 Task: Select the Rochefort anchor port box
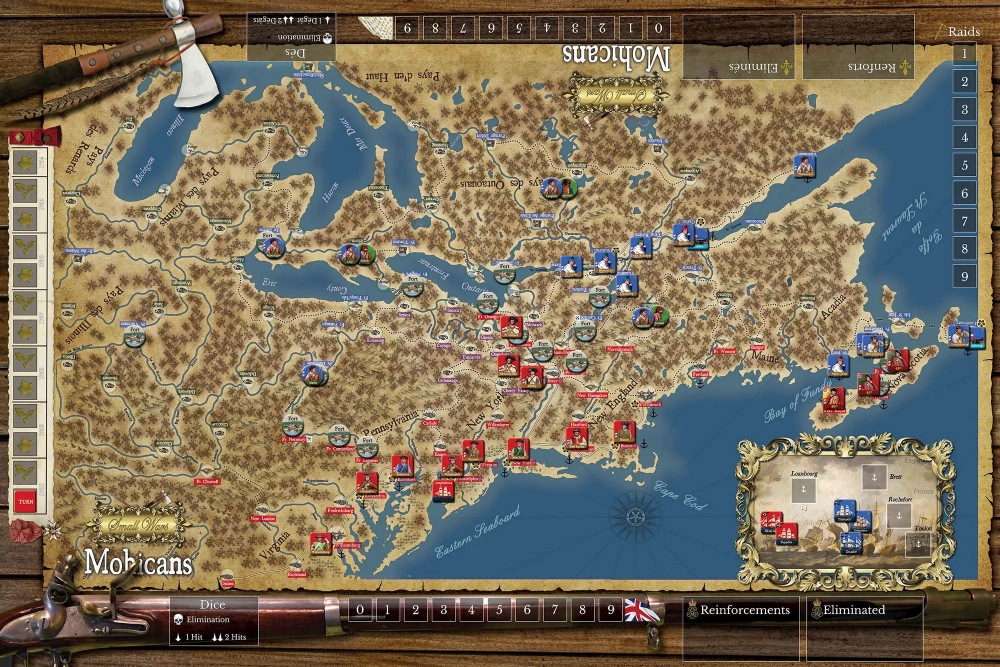point(899,516)
